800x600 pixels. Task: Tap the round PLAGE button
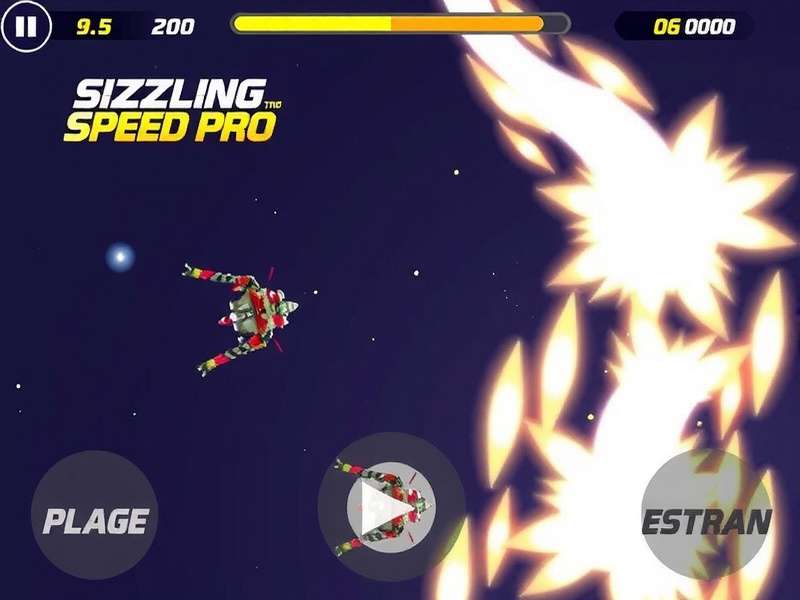[95, 516]
